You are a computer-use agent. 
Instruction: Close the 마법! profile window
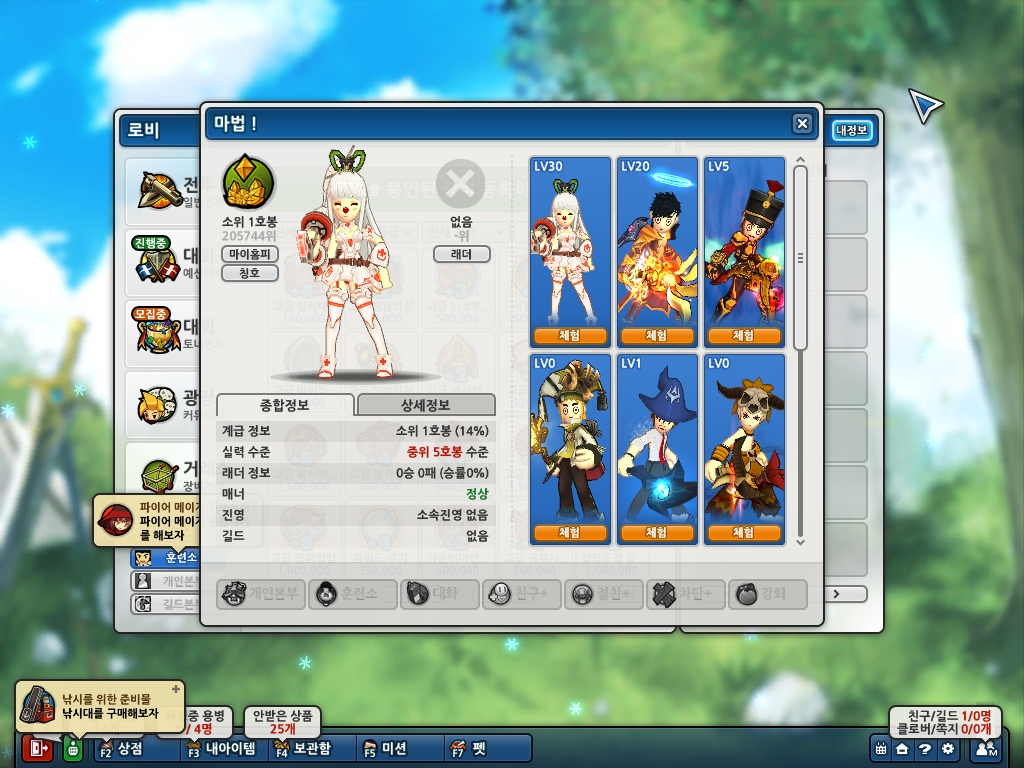pos(802,123)
